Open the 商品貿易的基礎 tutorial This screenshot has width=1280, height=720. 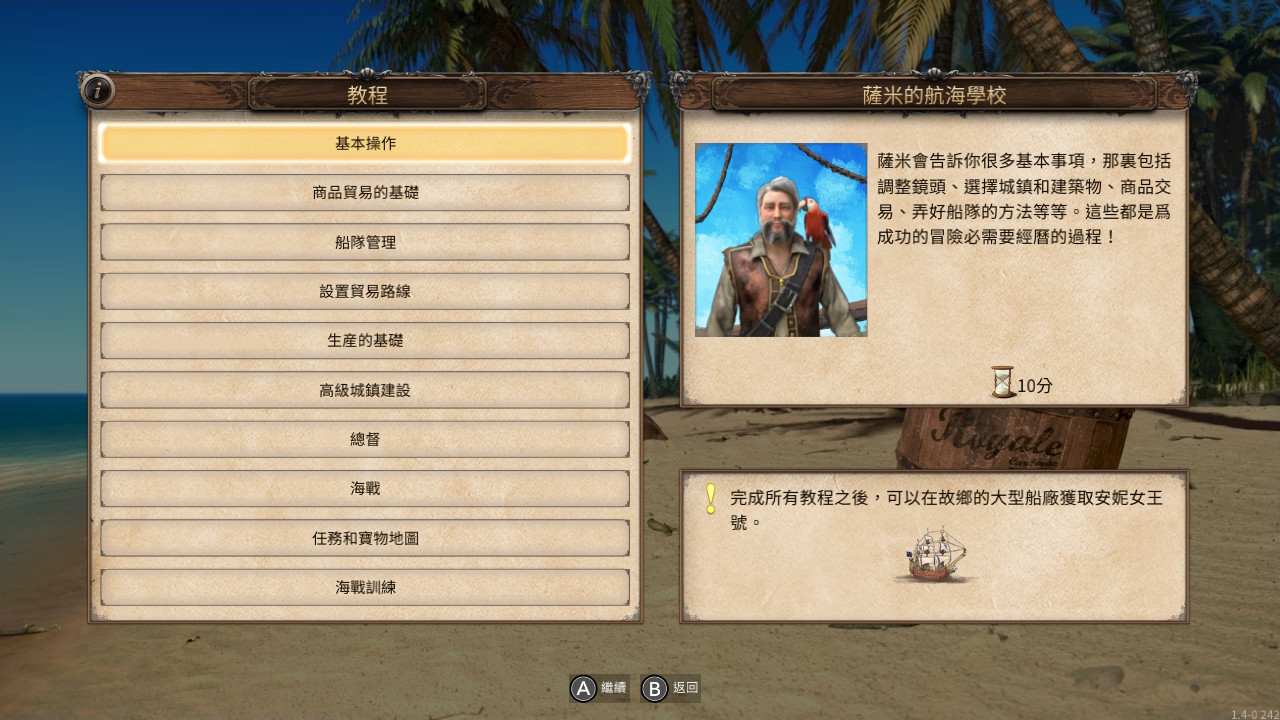pos(365,192)
